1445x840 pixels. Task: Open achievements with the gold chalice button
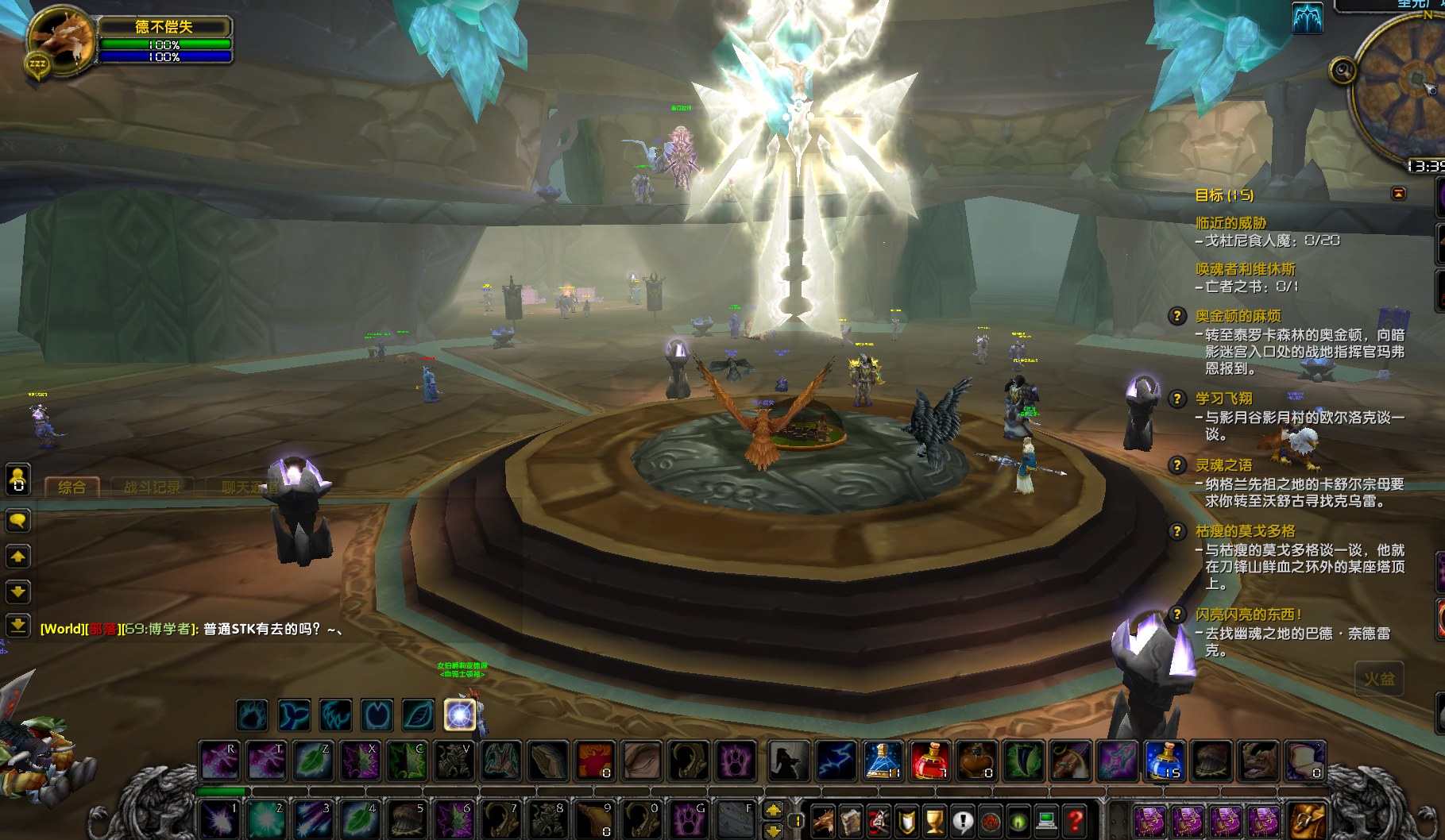tap(935, 820)
